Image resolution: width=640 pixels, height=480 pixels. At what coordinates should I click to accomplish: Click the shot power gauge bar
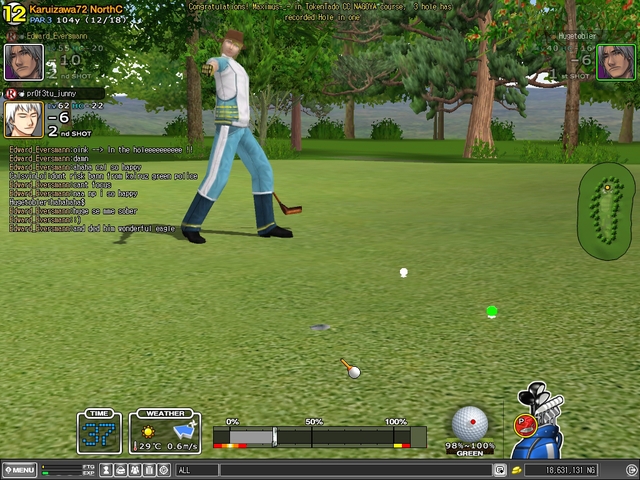click(x=319, y=437)
